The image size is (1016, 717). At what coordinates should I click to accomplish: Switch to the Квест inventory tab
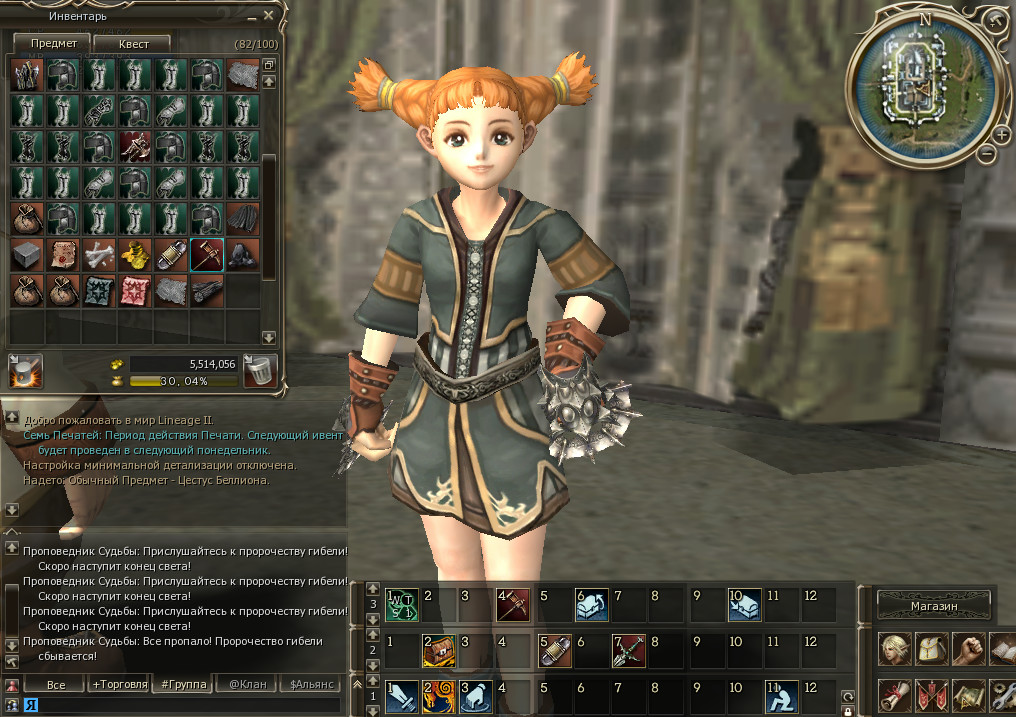coord(133,44)
